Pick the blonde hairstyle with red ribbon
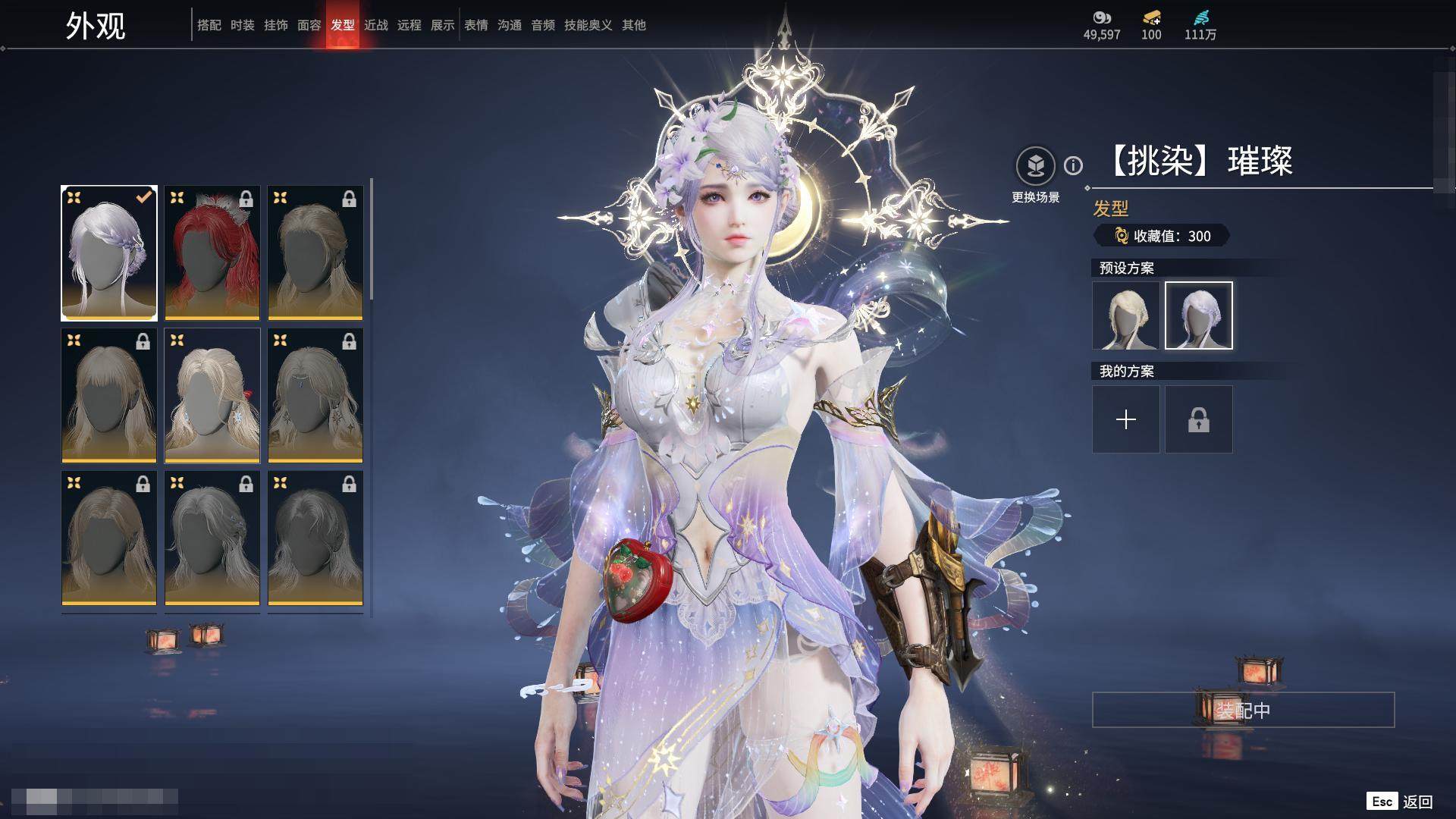 [x=212, y=395]
